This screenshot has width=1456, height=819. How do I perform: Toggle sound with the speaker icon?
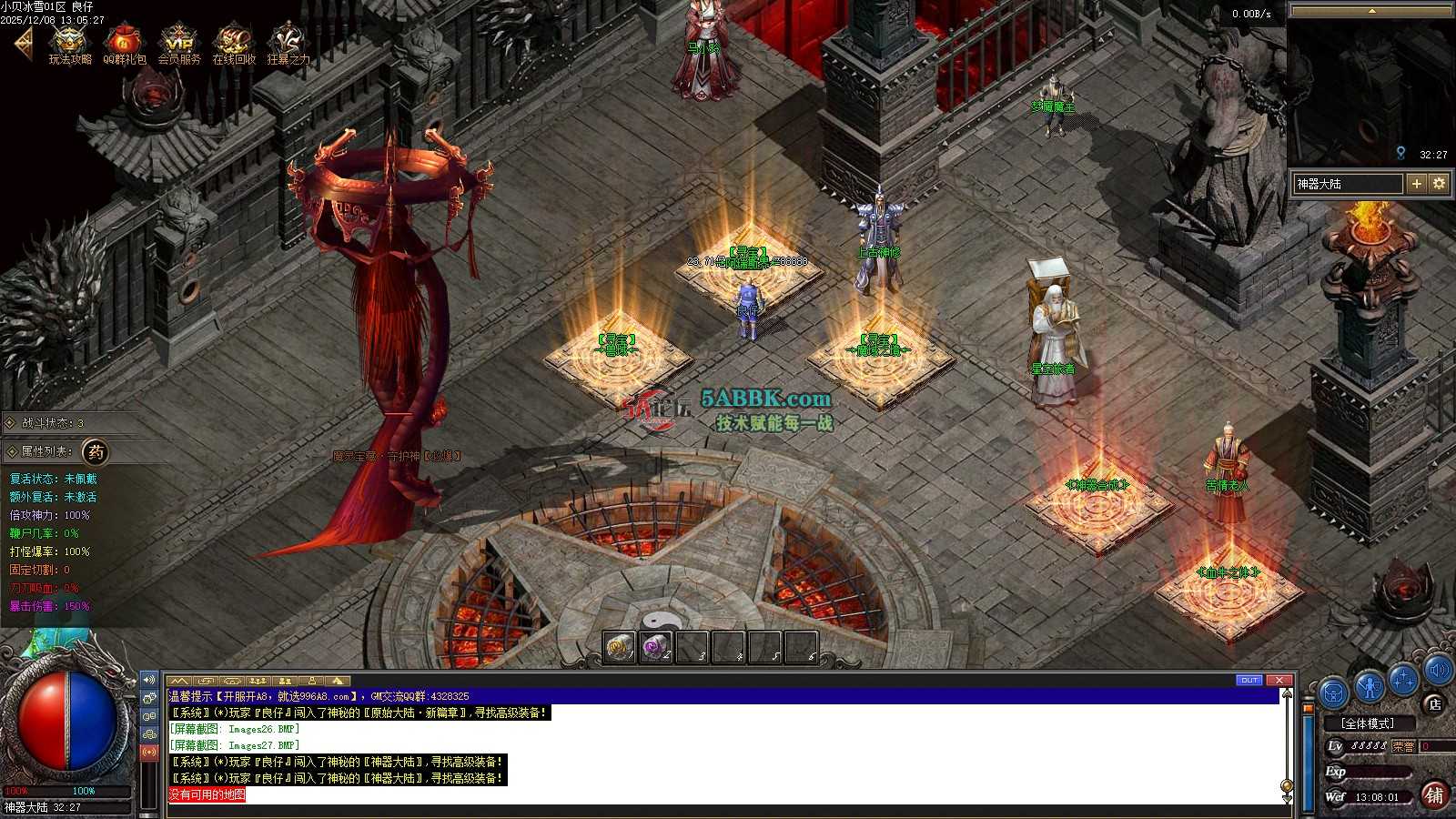click(x=1438, y=672)
